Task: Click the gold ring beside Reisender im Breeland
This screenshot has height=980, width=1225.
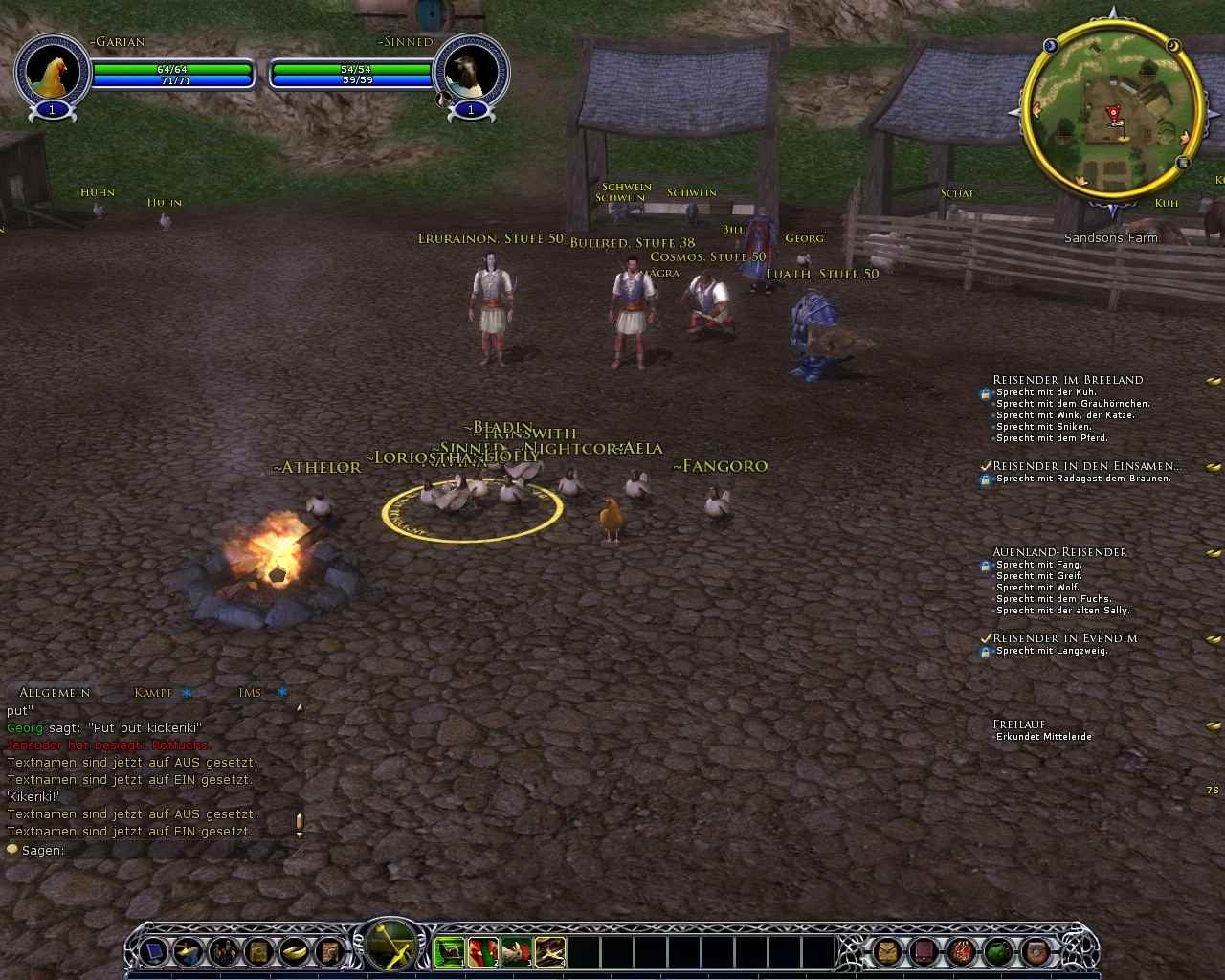Action: click(x=1214, y=381)
